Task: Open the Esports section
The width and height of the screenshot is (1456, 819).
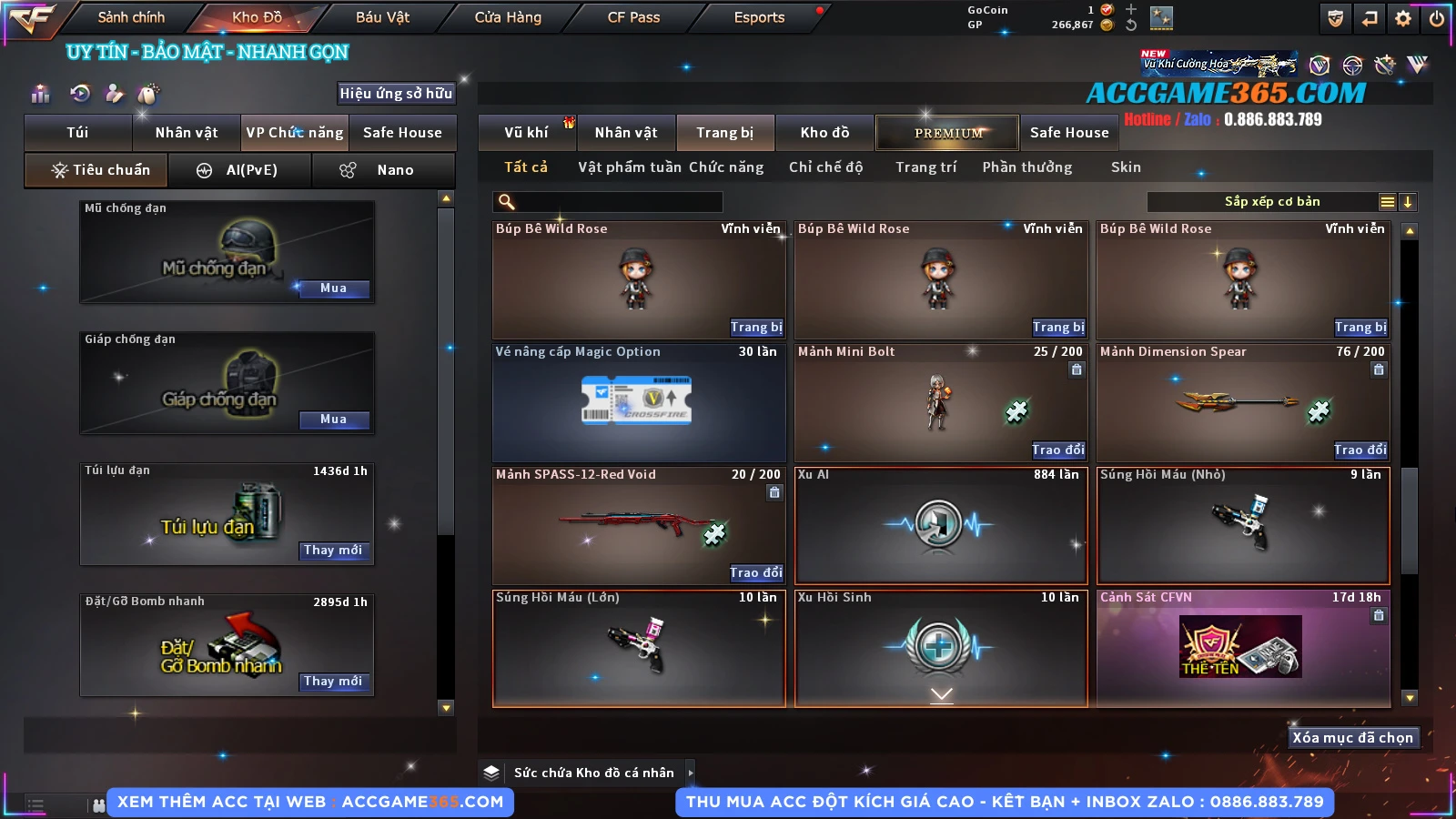Action: point(759,17)
